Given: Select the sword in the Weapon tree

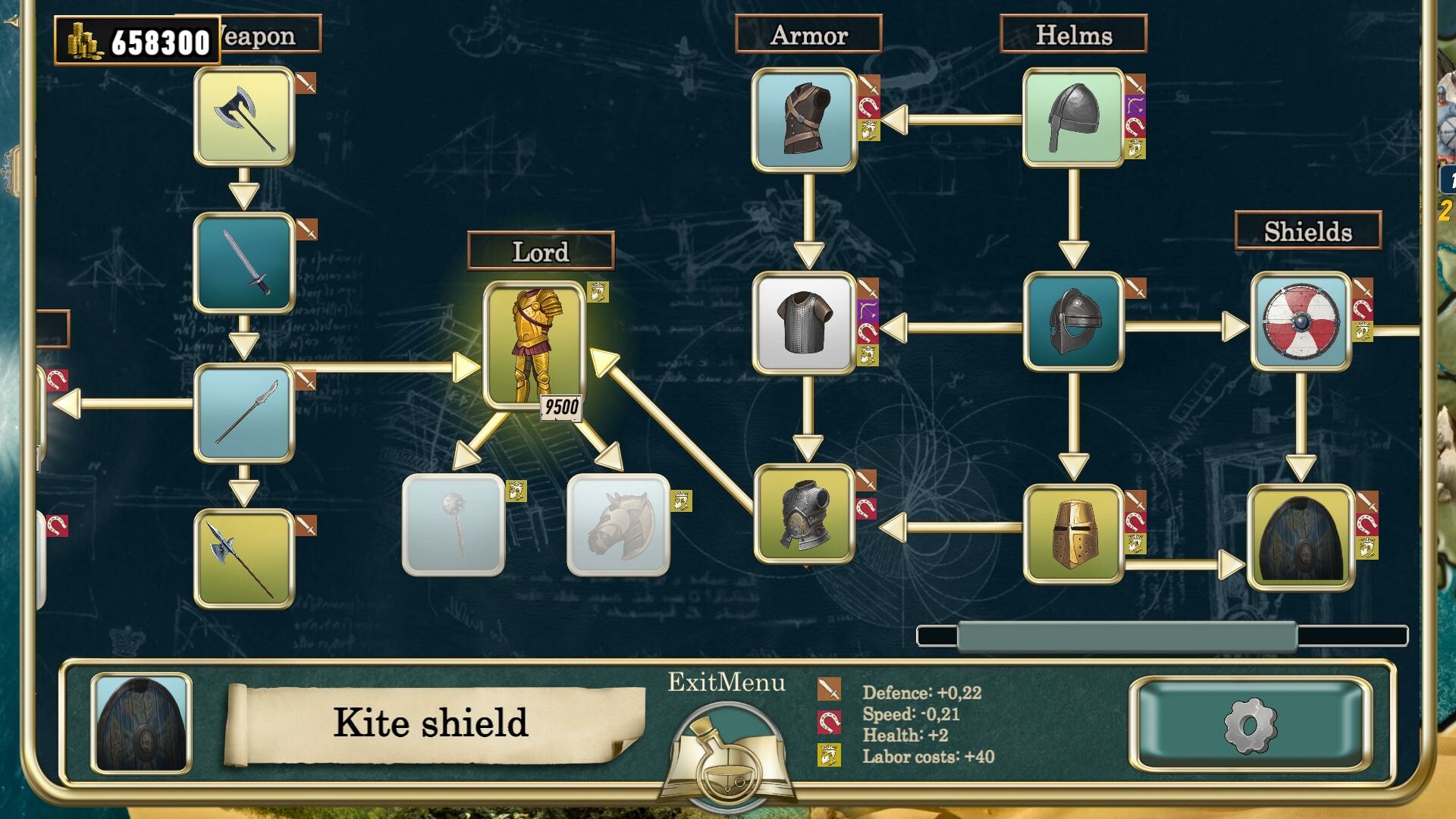Looking at the screenshot, I should click(x=244, y=262).
